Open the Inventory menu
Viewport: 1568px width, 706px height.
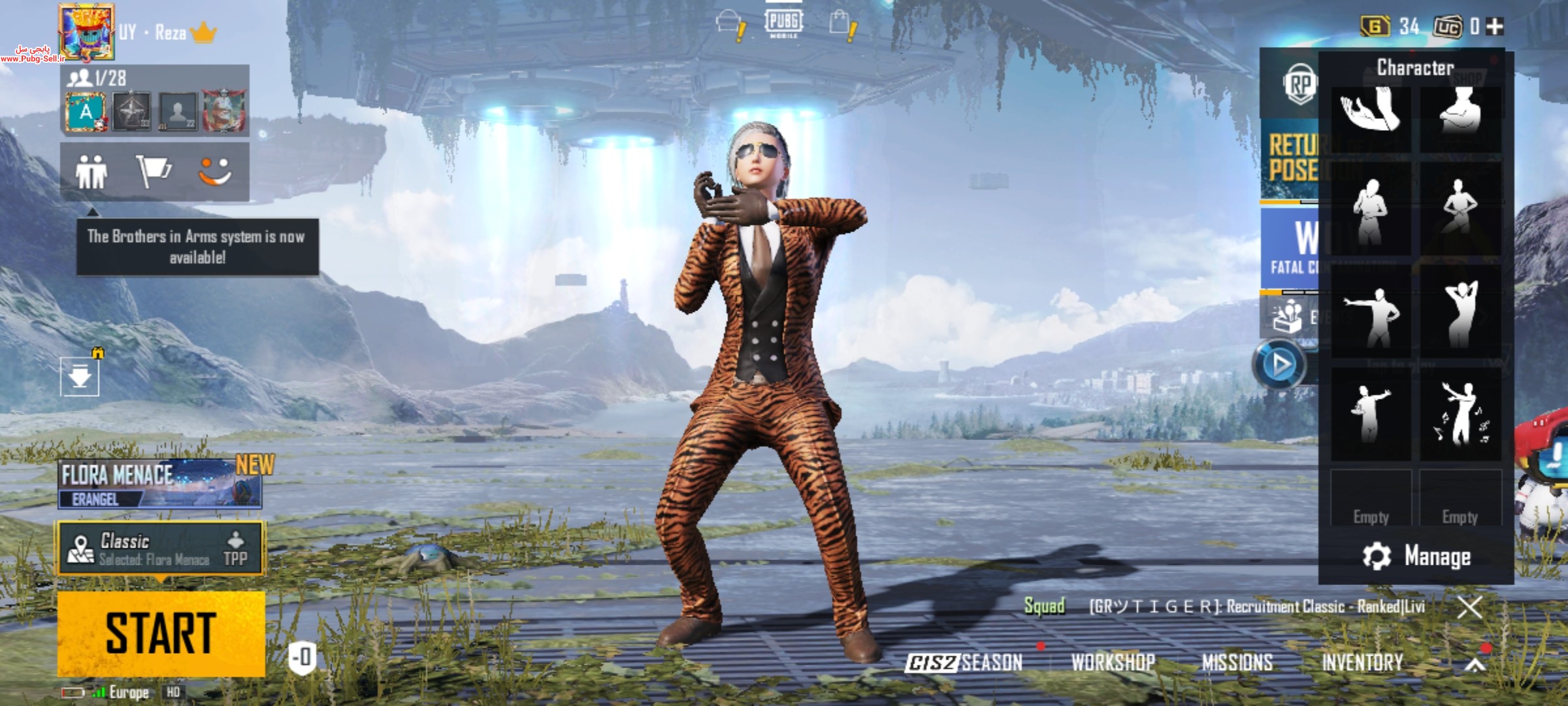pyautogui.click(x=1362, y=663)
